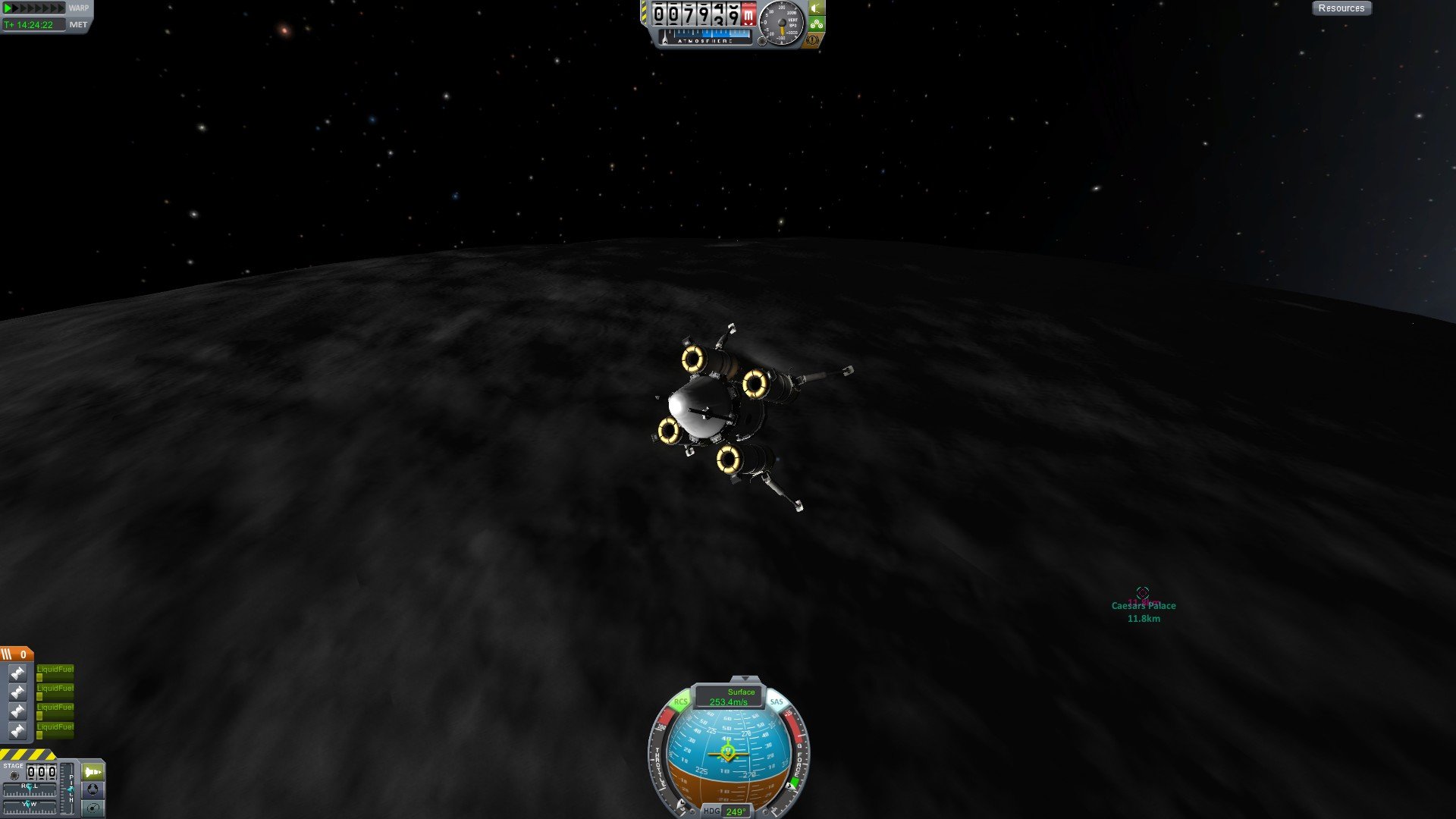Image resolution: width=1456 pixels, height=819 pixels.
Task: Toggle the lights button by the altimeter
Action: (816, 8)
